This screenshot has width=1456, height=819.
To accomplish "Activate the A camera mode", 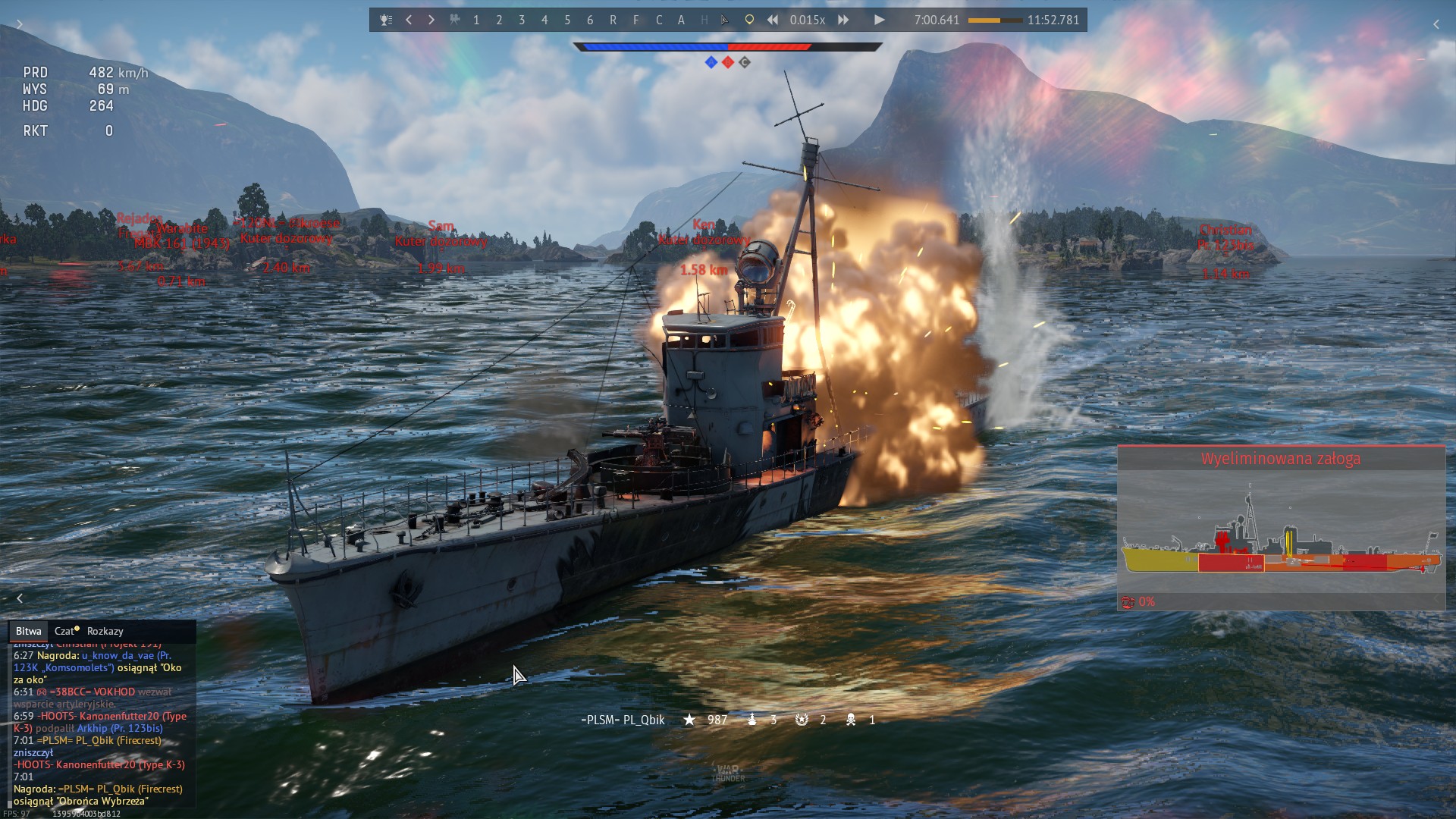I will pyautogui.click(x=681, y=20).
